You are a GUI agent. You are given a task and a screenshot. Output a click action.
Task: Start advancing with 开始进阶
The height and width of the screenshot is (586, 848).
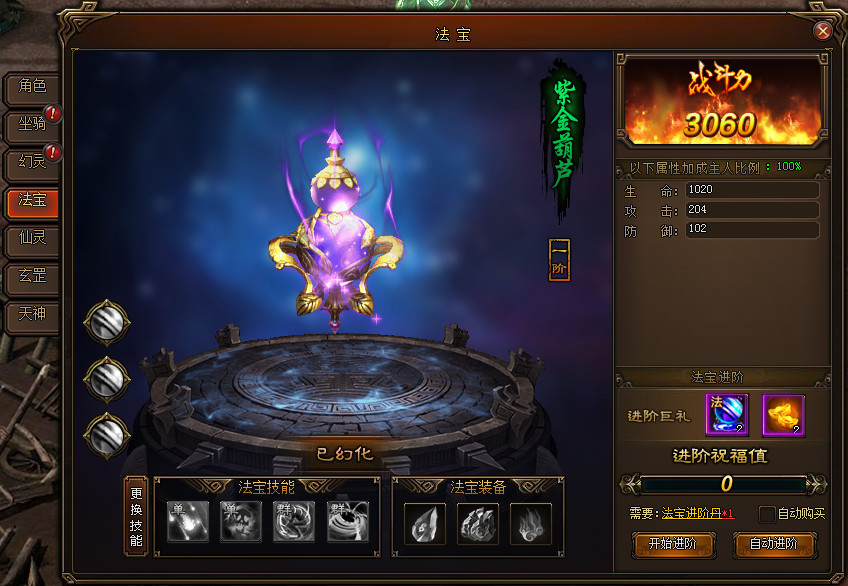point(672,544)
